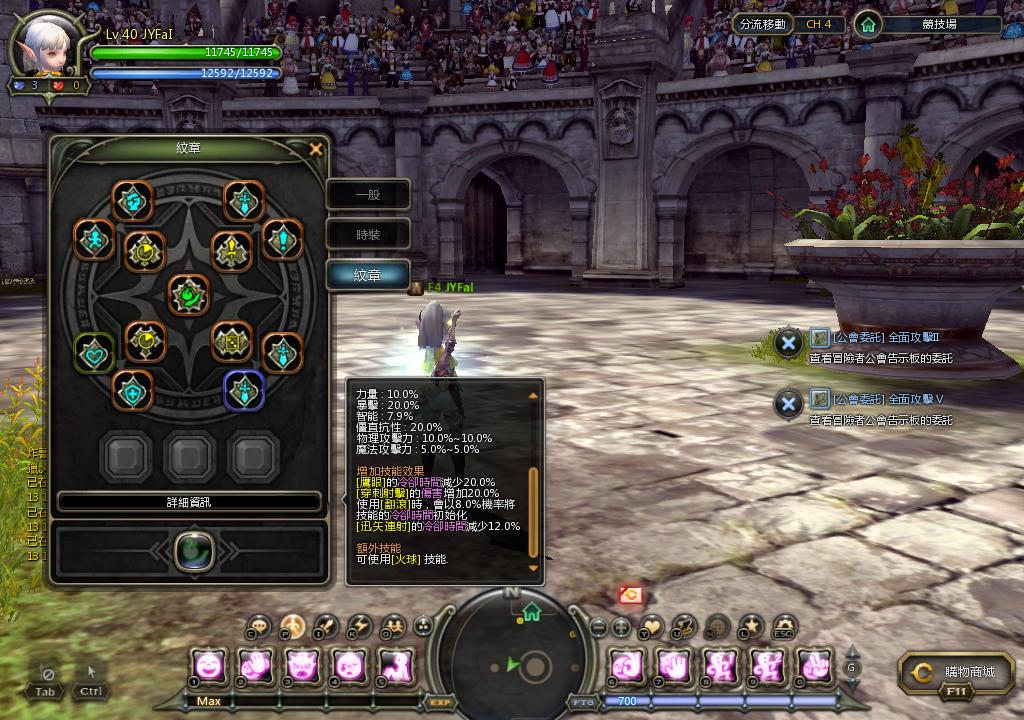Viewport: 1024px width, 720px height.
Task: Dismiss the 全面攻擊 III guild quest tracker
Action: click(x=788, y=343)
